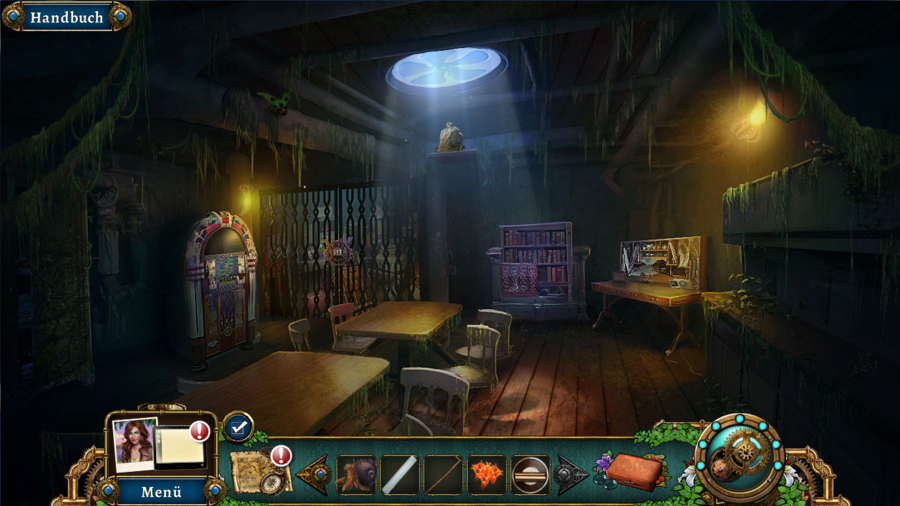Select the orange coral item
The width and height of the screenshot is (900, 506).
pos(487,474)
